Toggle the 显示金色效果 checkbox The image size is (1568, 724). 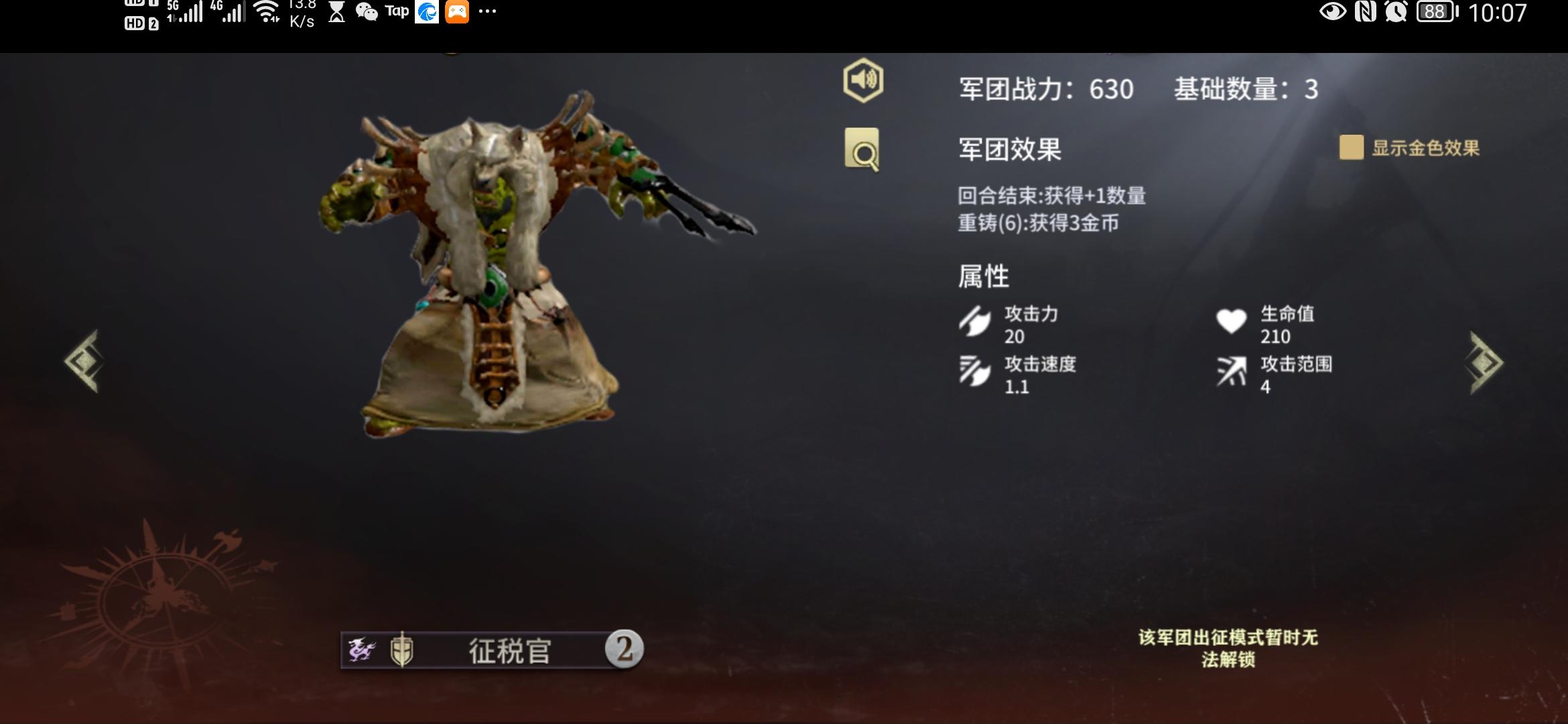(1351, 147)
